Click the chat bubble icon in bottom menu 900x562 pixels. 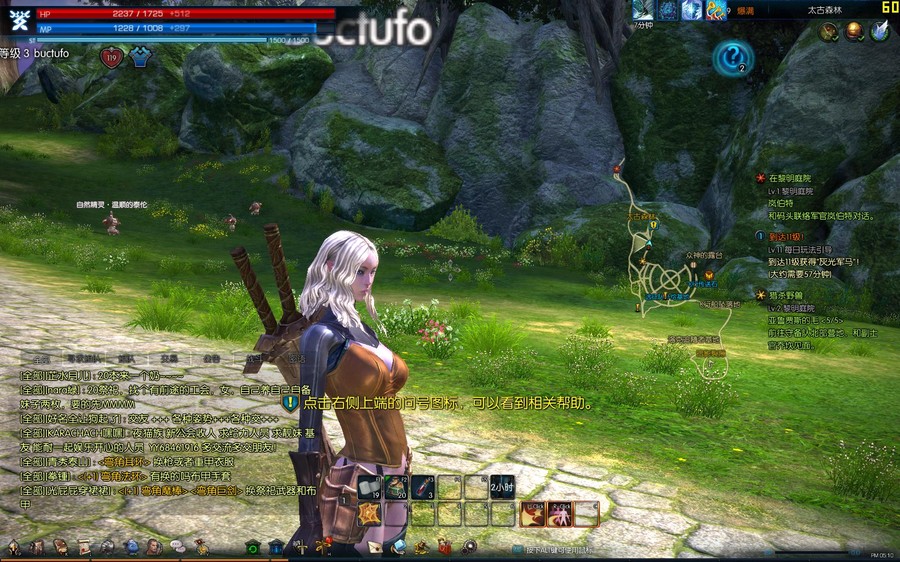tap(177, 547)
